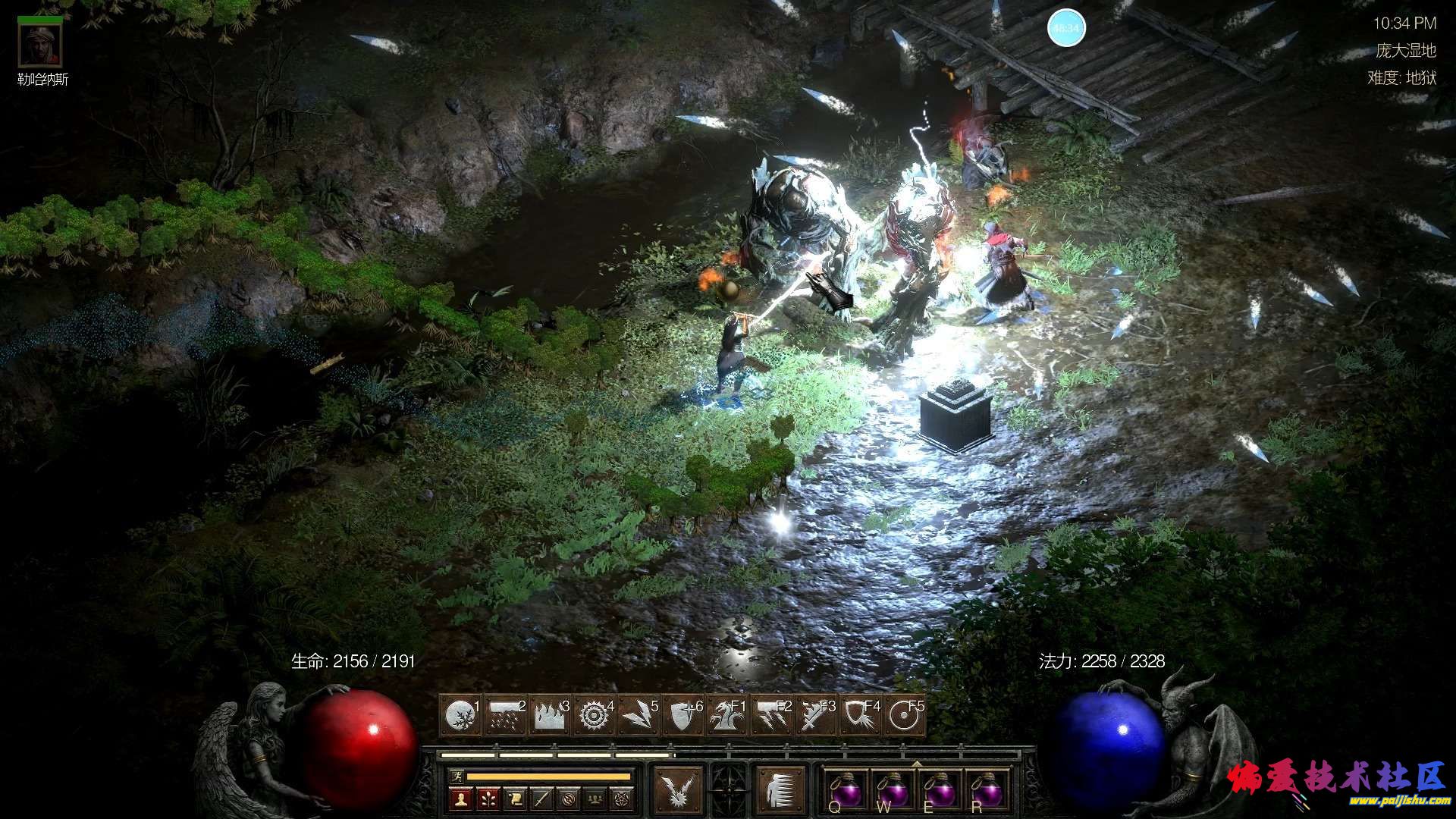This screenshot has height=819, width=1456.
Task: Activate the Blizzard storm-cloud skill on hotkey 2
Action: point(504,715)
